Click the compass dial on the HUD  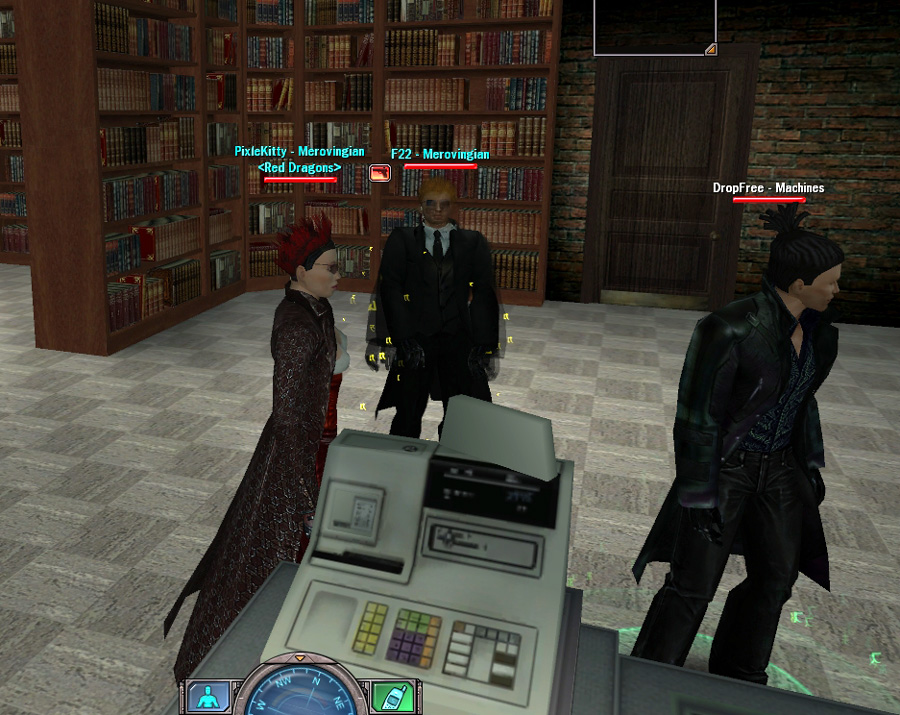coord(298,694)
